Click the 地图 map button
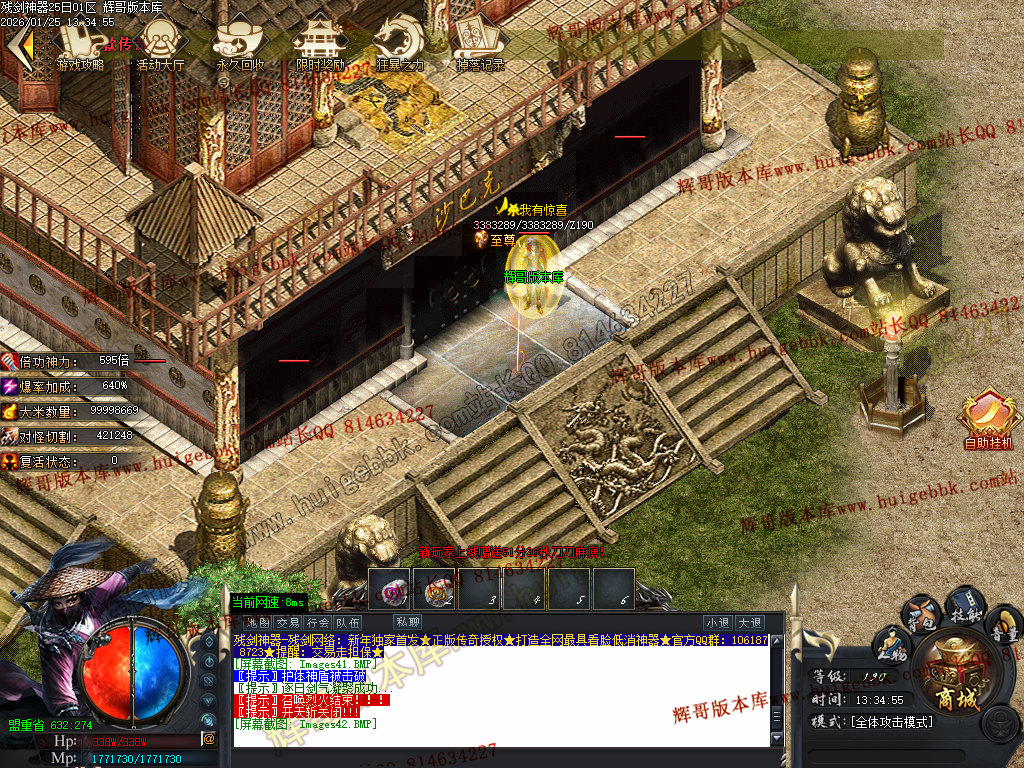Image resolution: width=1024 pixels, height=768 pixels. tap(258, 622)
